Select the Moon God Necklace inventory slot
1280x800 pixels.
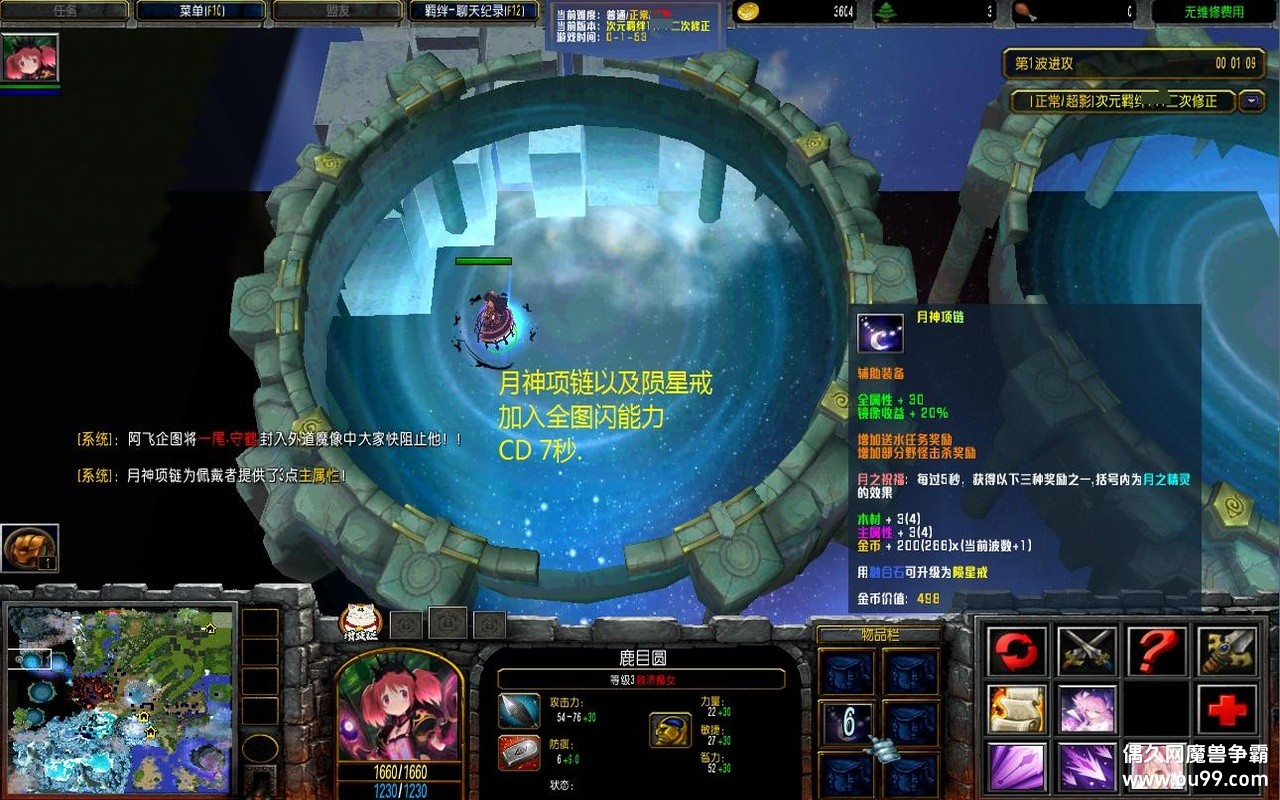click(848, 722)
